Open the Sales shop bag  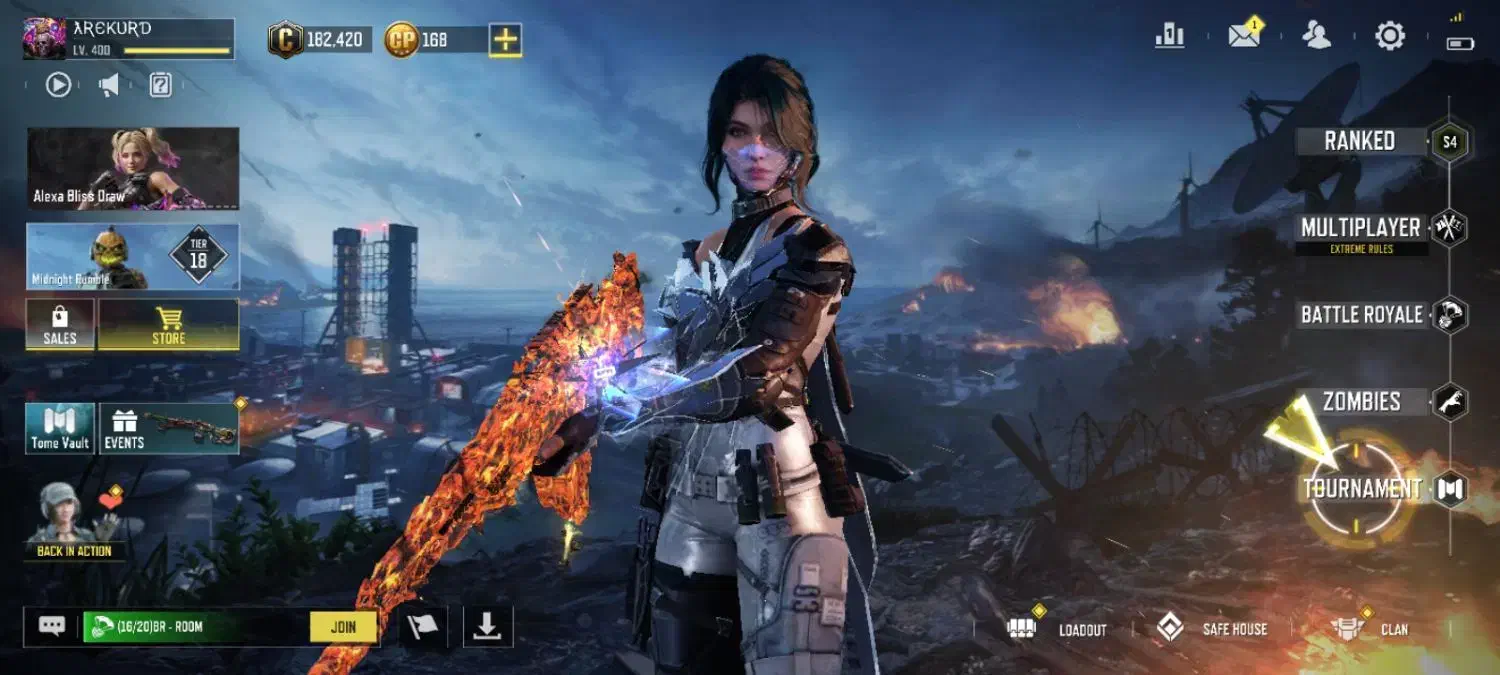coord(60,325)
